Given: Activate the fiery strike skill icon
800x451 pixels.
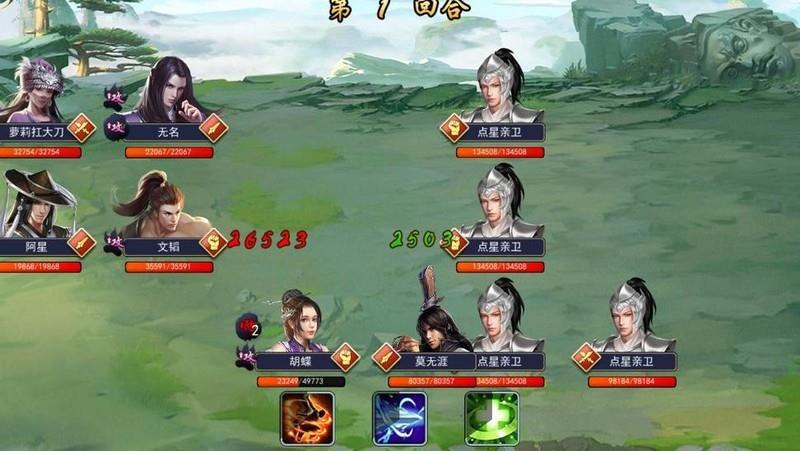Looking at the screenshot, I should pos(307,418).
